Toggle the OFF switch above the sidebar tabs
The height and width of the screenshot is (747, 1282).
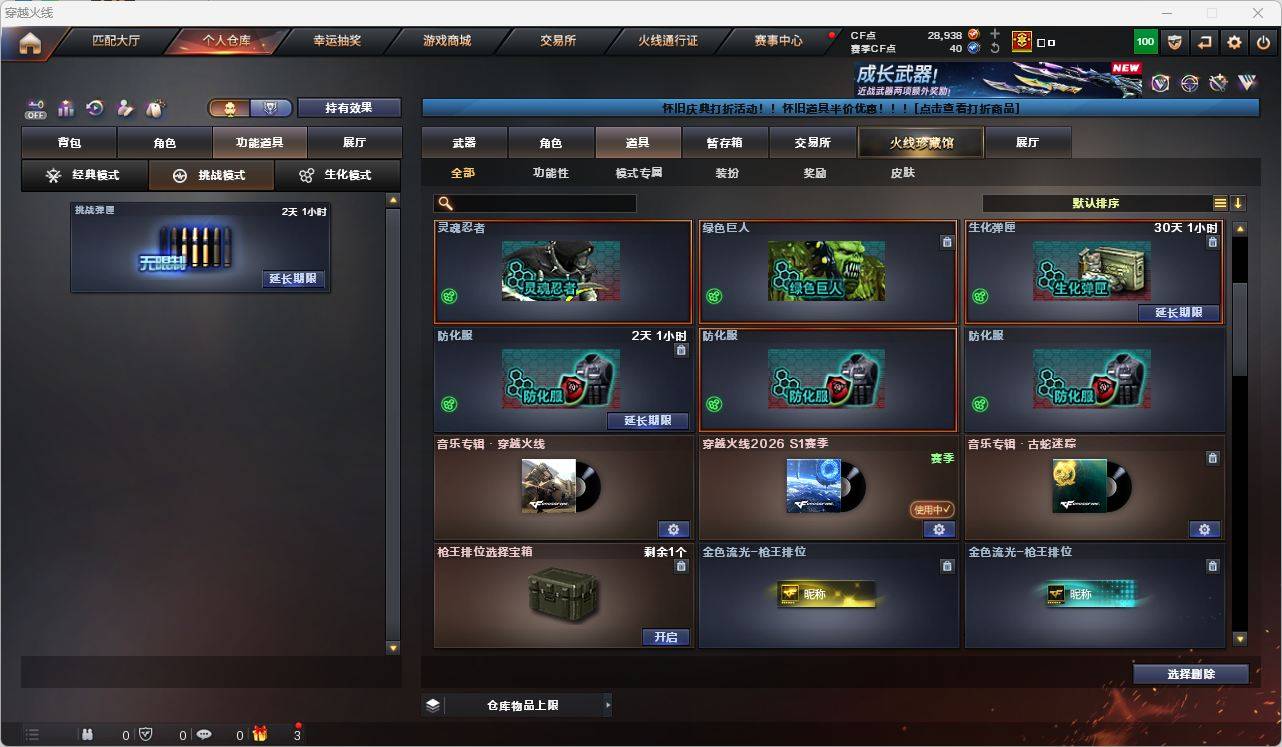coord(34,107)
